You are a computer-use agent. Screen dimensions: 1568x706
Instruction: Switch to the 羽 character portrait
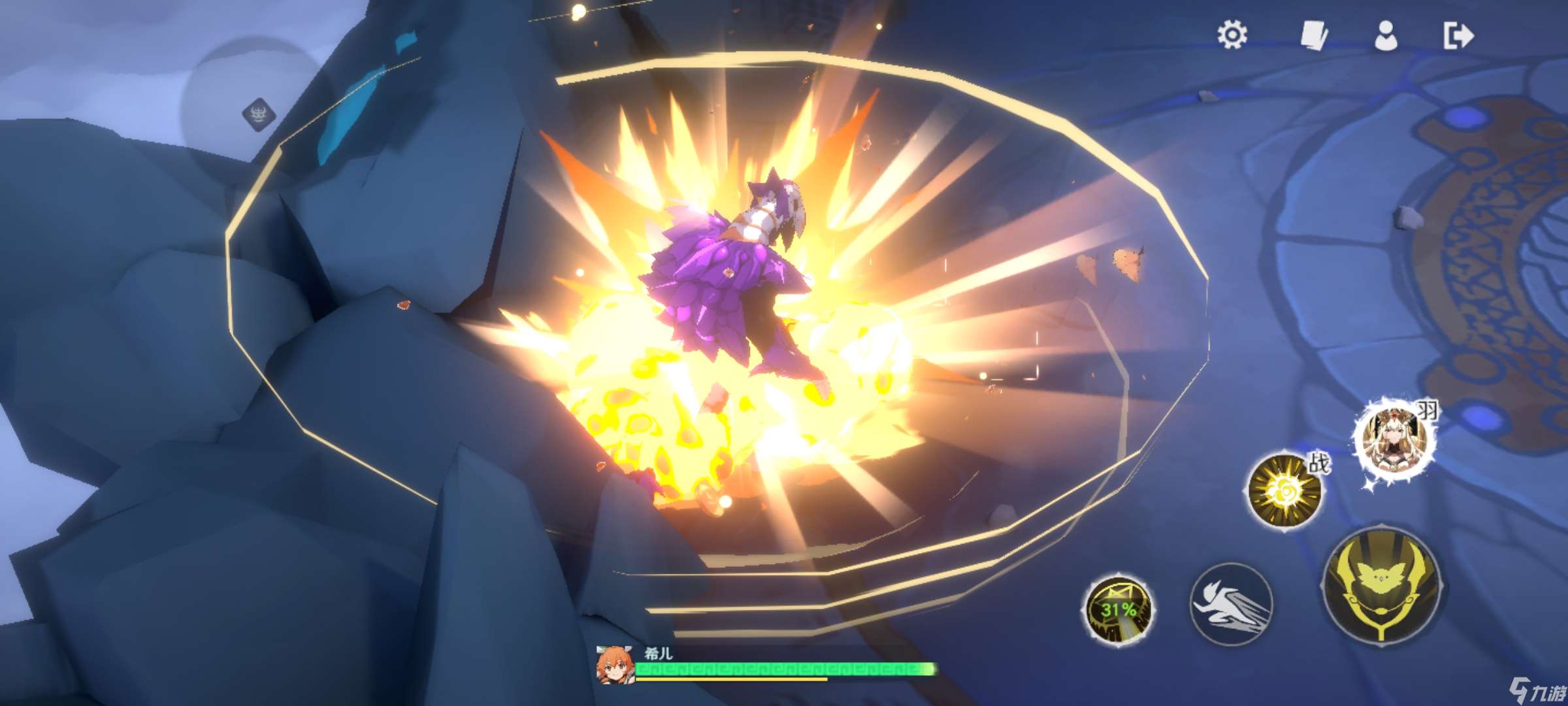pos(1394,439)
